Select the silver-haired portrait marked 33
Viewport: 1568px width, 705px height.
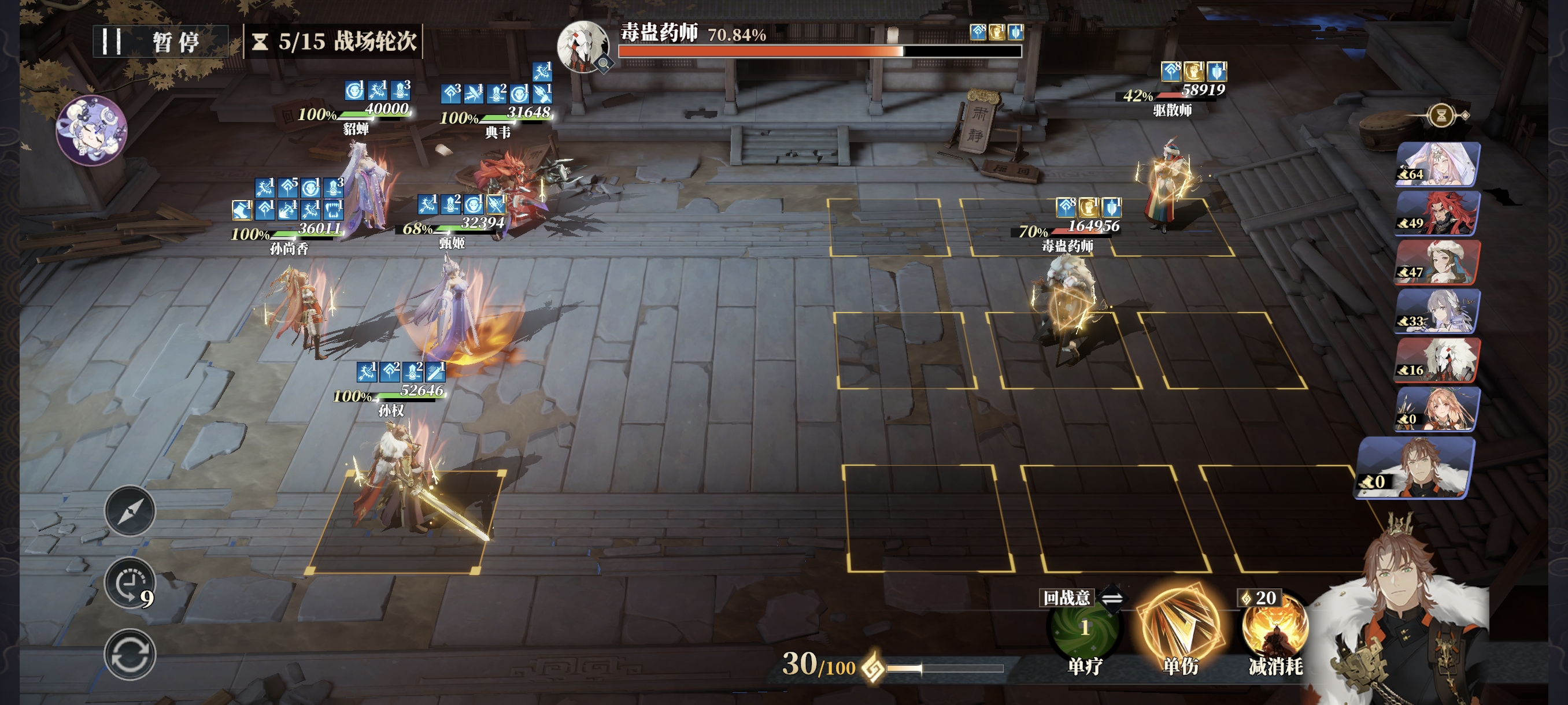(x=1438, y=311)
